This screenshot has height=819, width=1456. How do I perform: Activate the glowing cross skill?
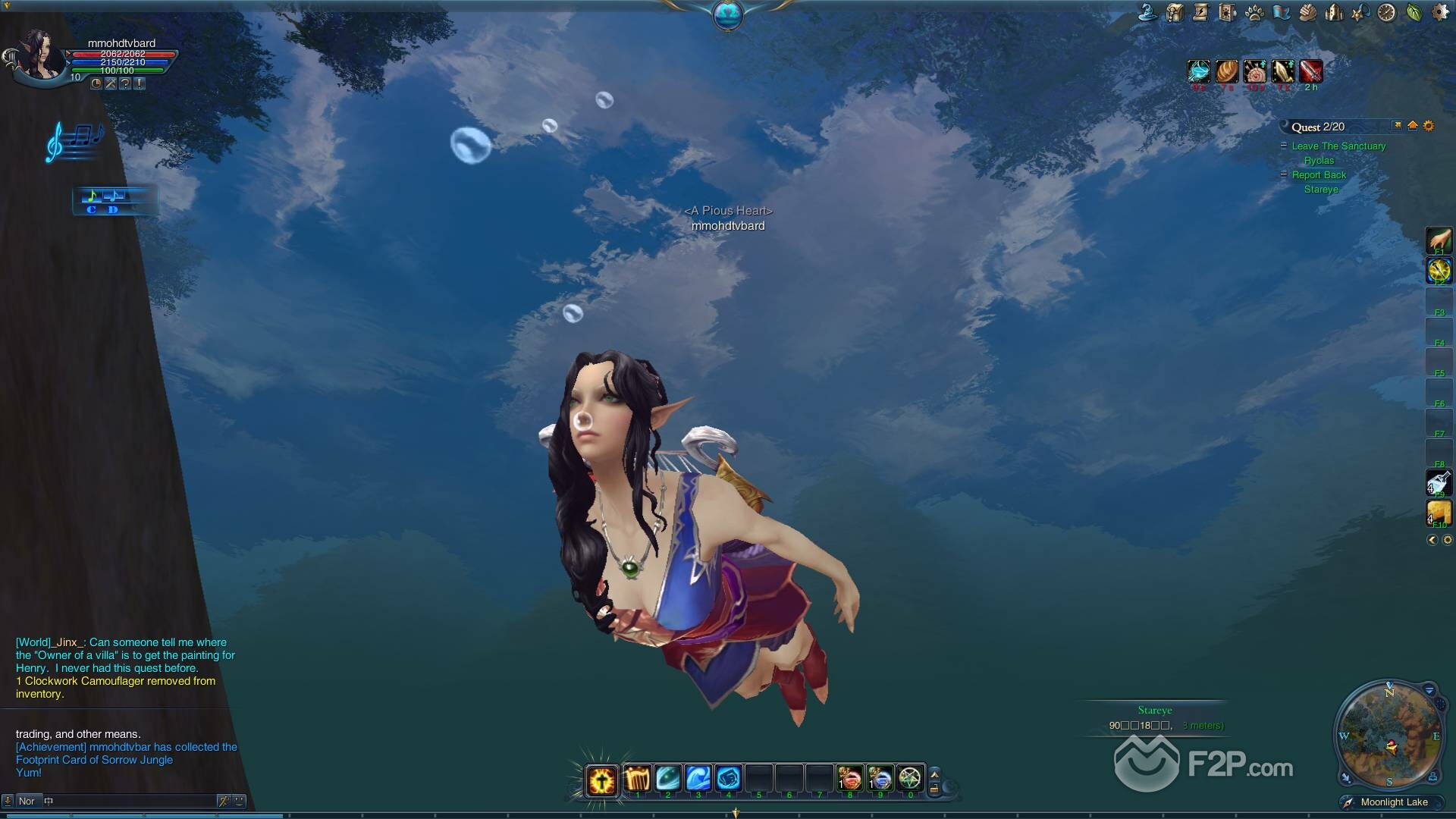tap(601, 780)
